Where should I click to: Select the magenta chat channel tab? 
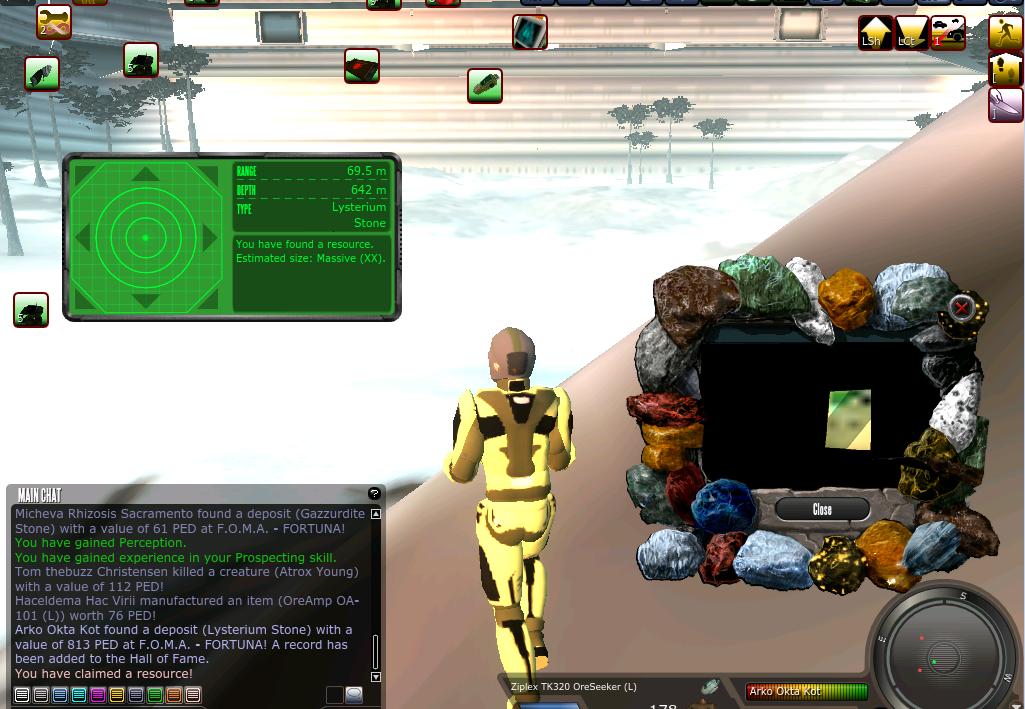click(98, 695)
